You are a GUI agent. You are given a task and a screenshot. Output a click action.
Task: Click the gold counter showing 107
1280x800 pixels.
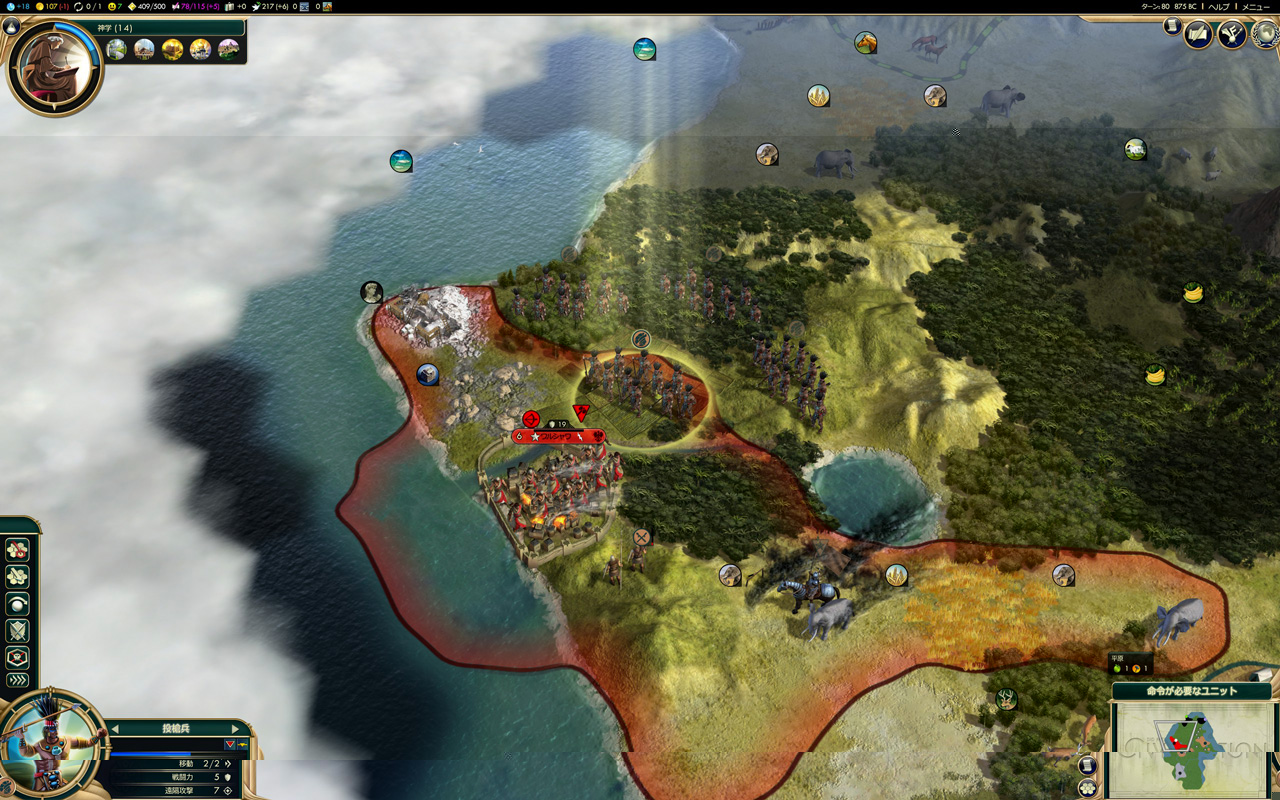coord(49,6)
